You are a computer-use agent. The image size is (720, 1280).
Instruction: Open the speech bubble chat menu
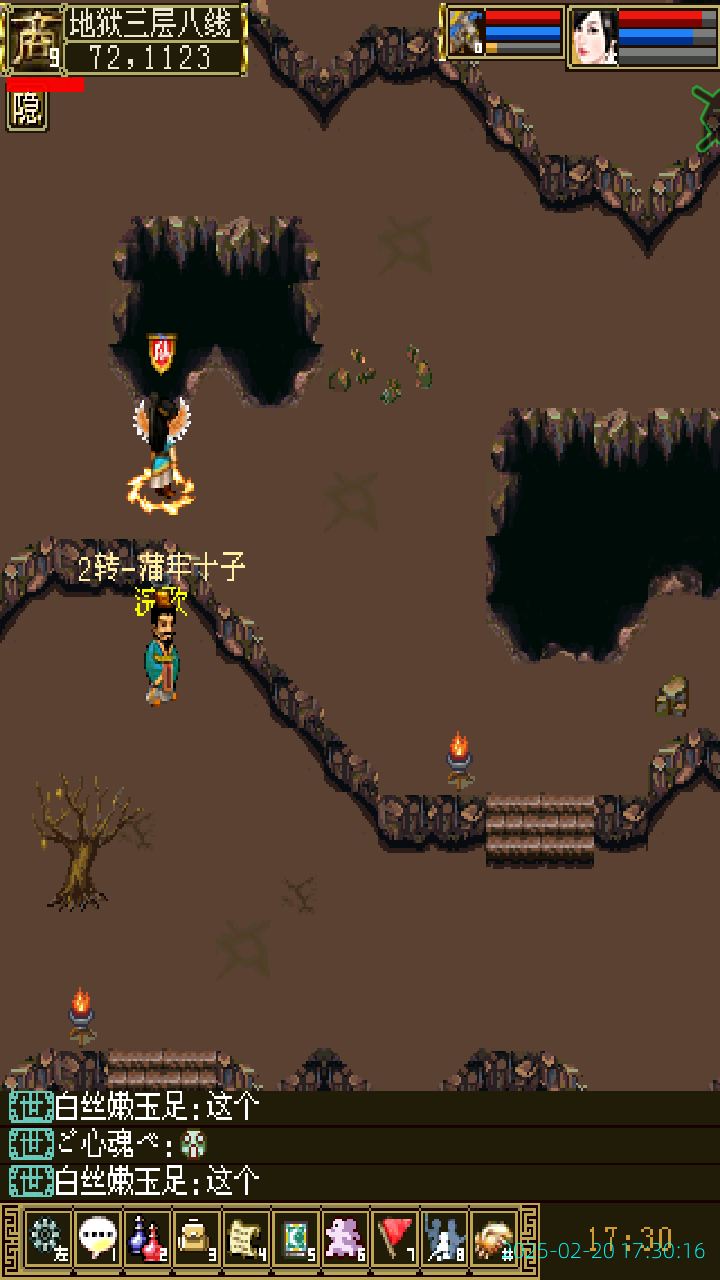tap(97, 1240)
